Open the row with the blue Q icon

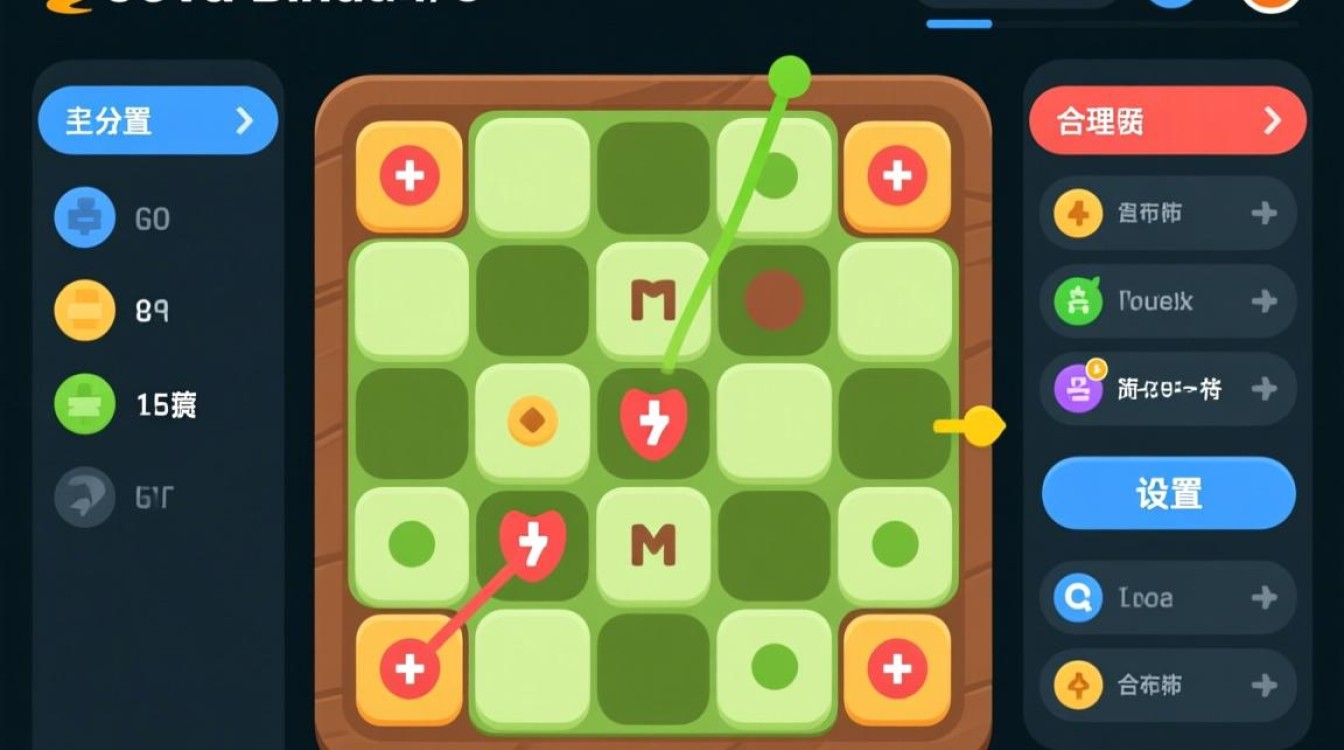pyautogui.click(x=1167, y=598)
